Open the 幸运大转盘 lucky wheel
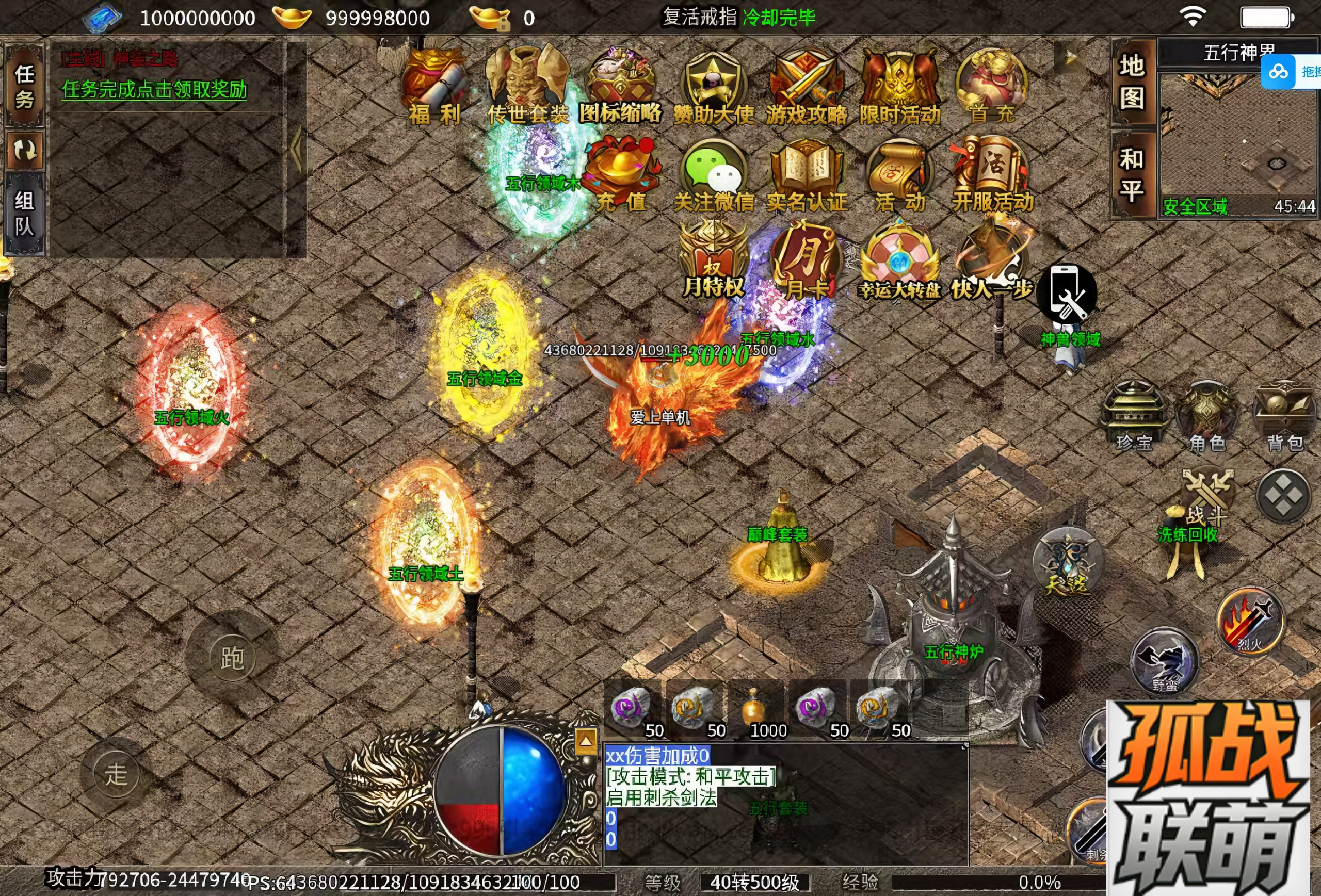1321x896 pixels. pos(899,263)
